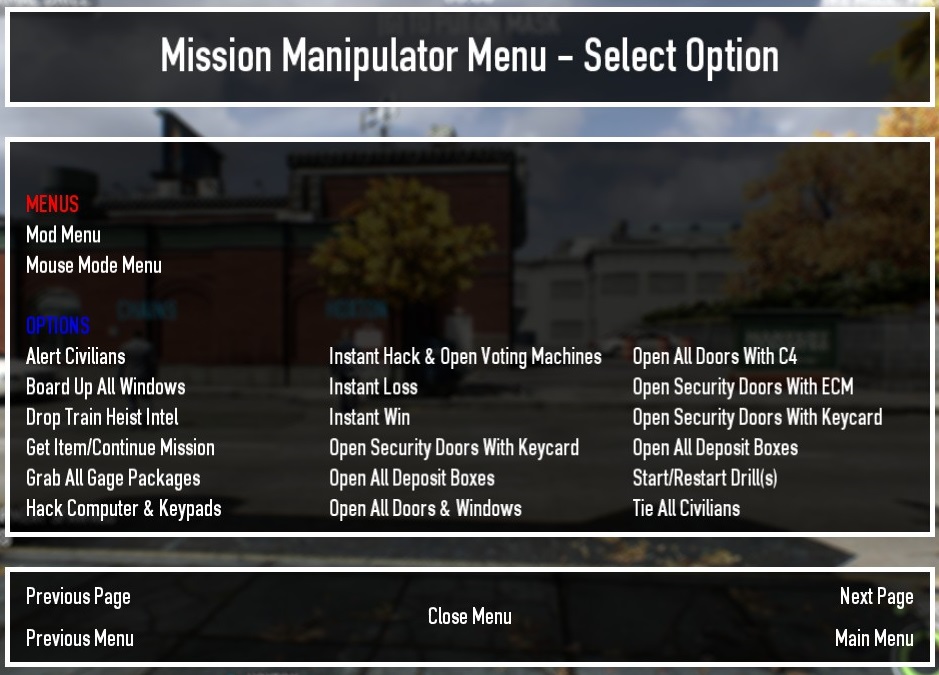Select Open All Doors & Windows
Viewport: 939px width, 675px height.
click(425, 508)
